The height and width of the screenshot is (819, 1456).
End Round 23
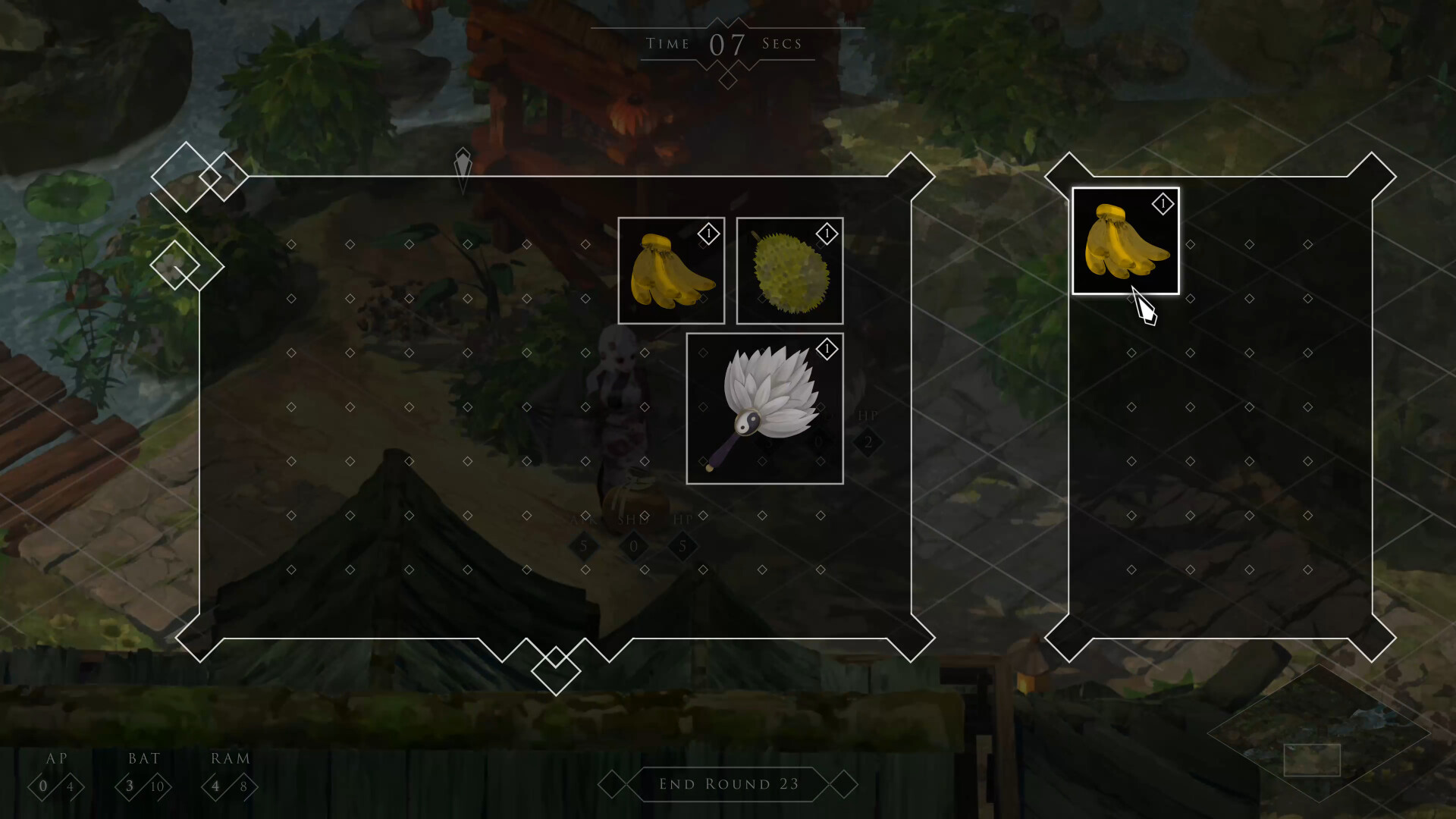point(728,784)
